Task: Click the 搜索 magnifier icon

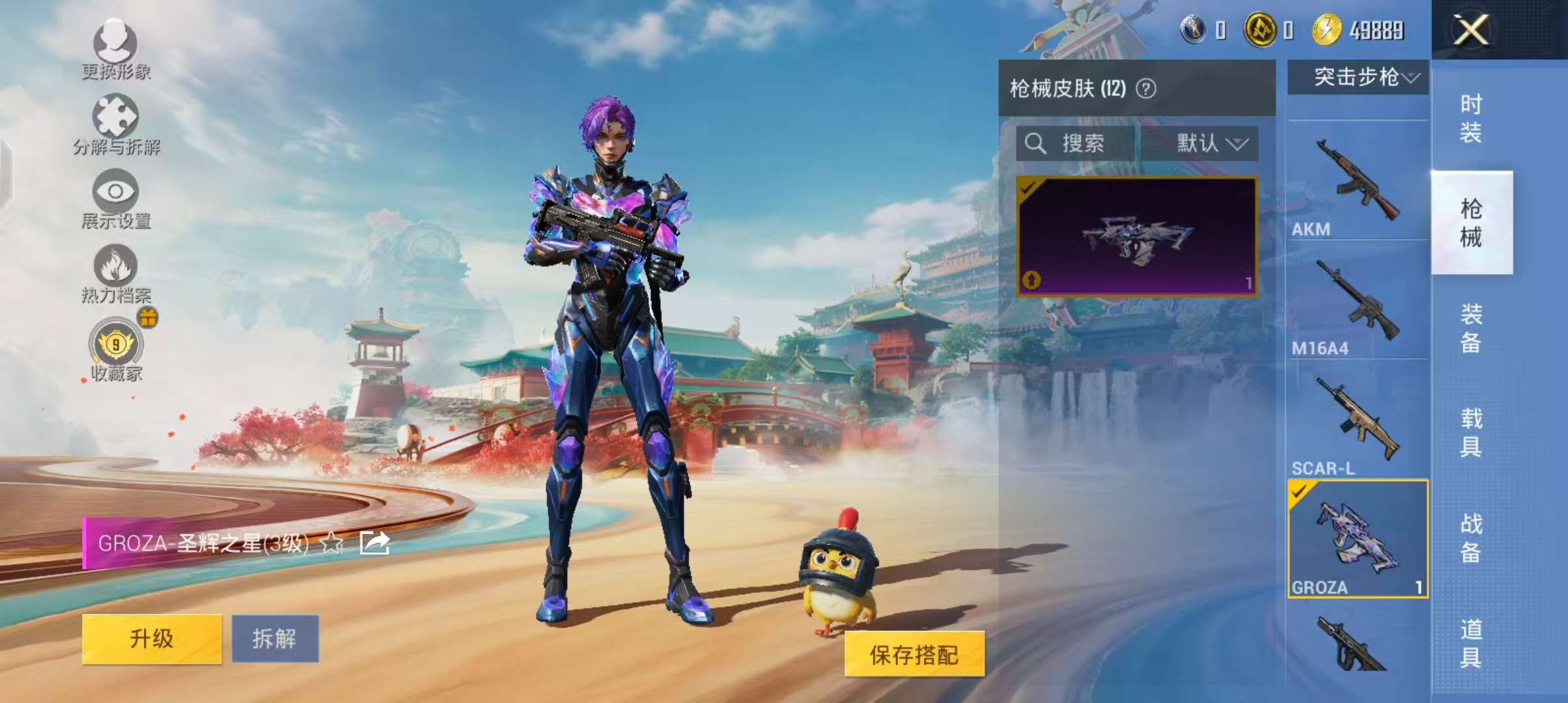Action: 1038,145
